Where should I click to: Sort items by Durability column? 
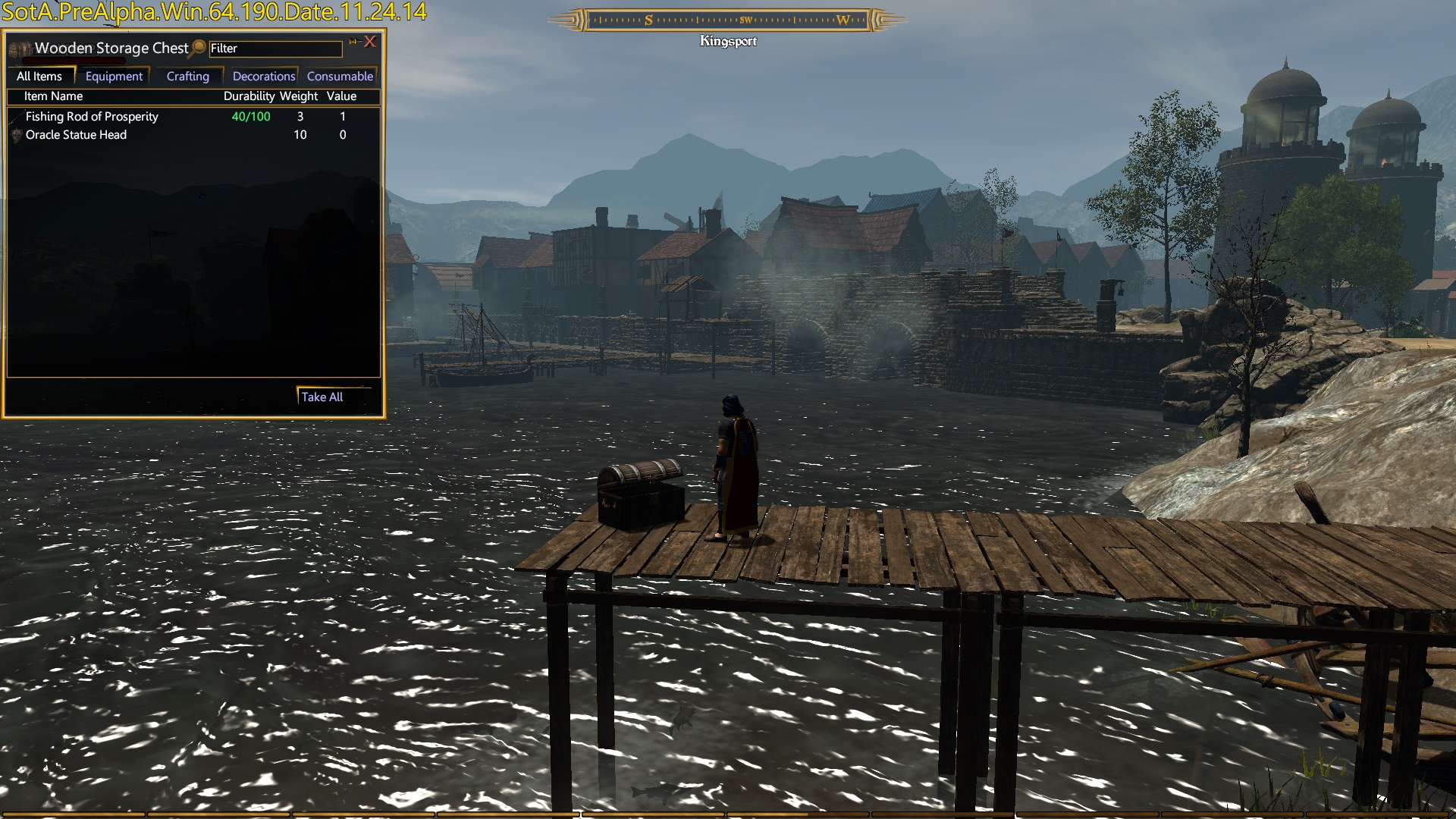click(249, 96)
